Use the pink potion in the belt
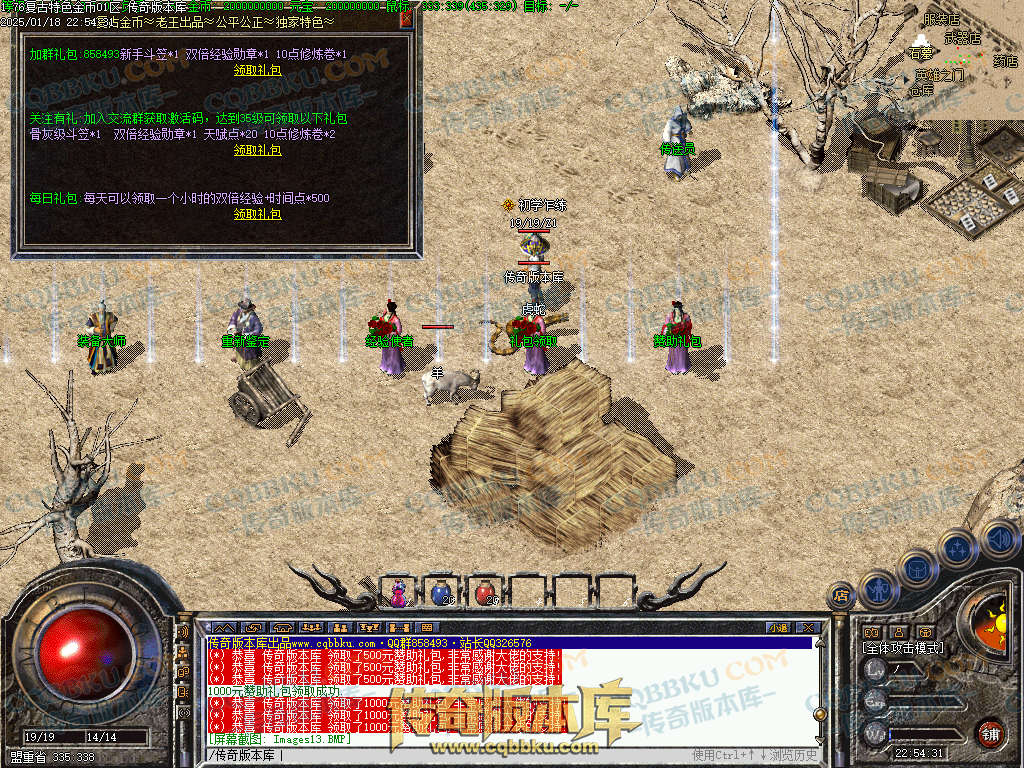 399,593
